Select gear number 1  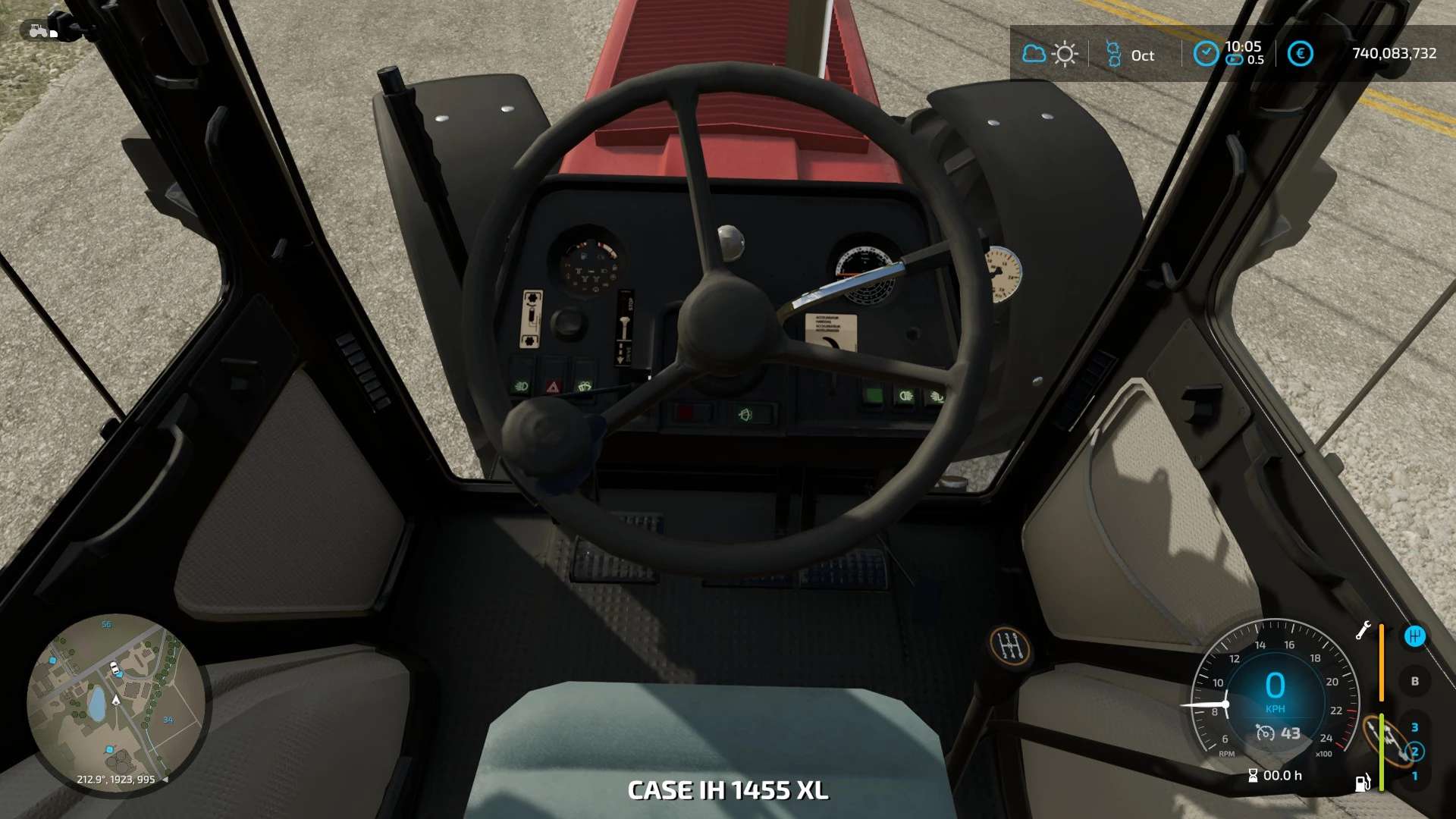(1414, 776)
